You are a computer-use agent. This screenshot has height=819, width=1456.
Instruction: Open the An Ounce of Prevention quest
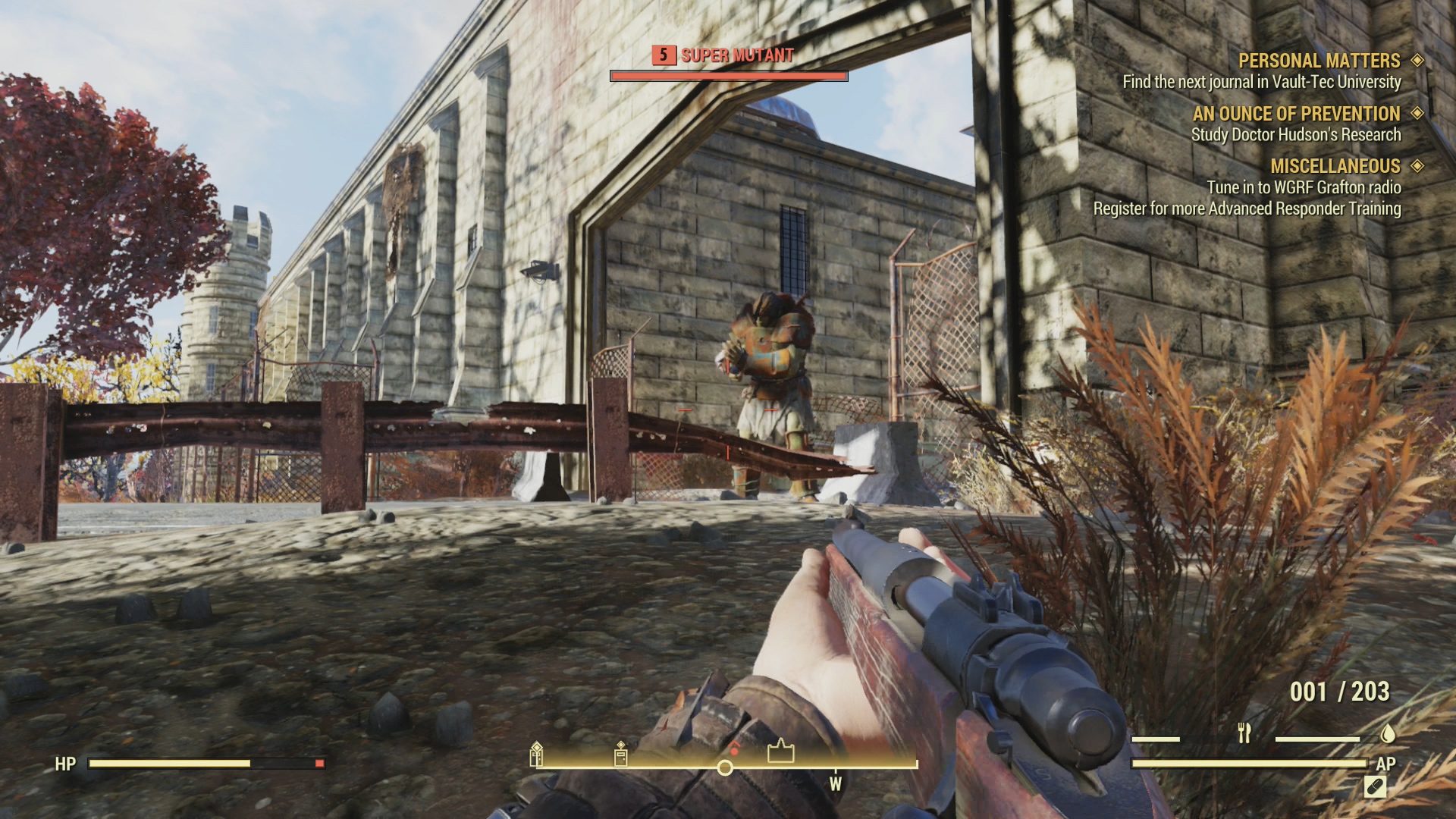coord(1296,114)
